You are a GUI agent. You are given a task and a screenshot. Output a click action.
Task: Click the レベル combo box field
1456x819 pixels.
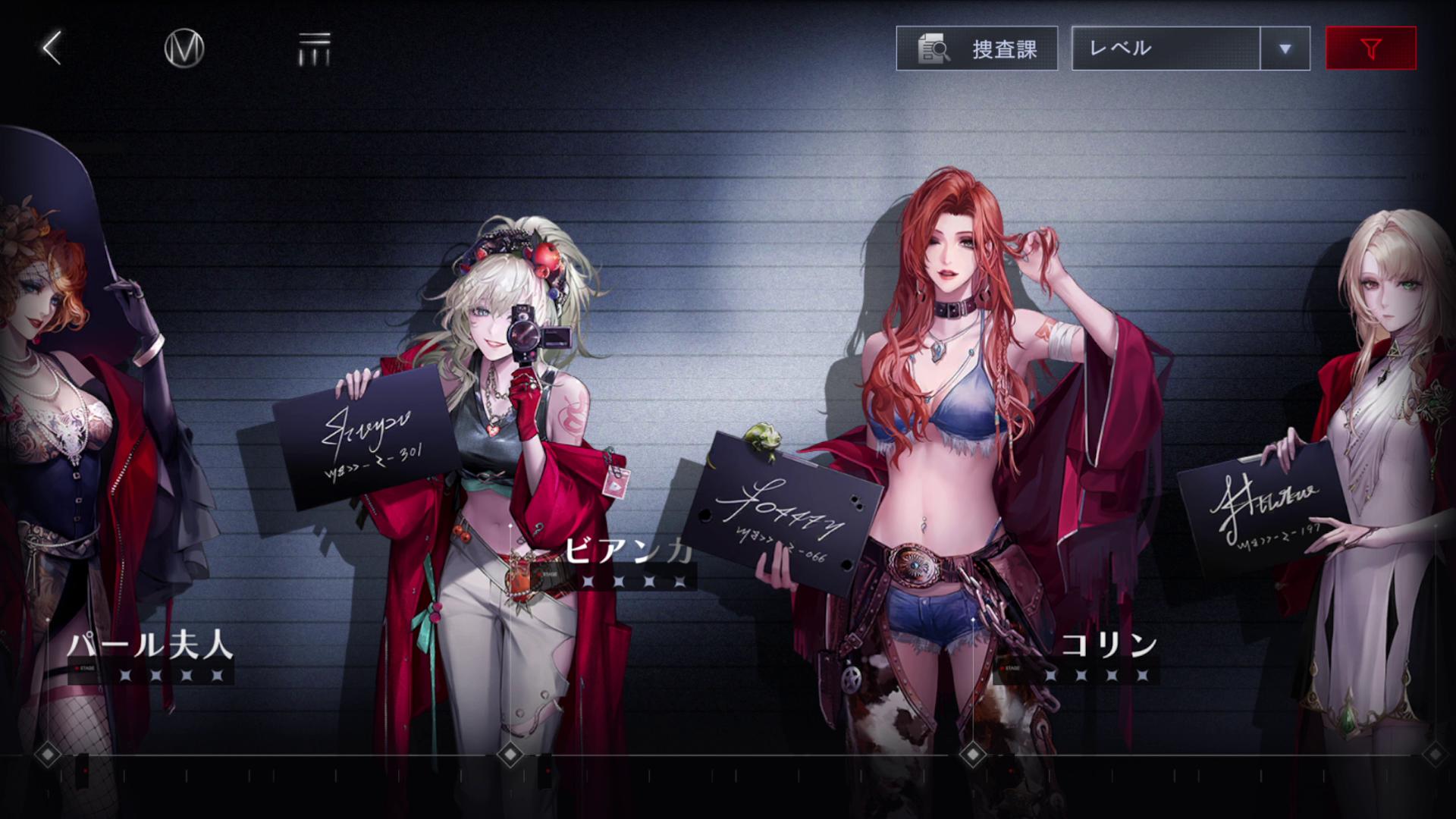tap(1168, 48)
